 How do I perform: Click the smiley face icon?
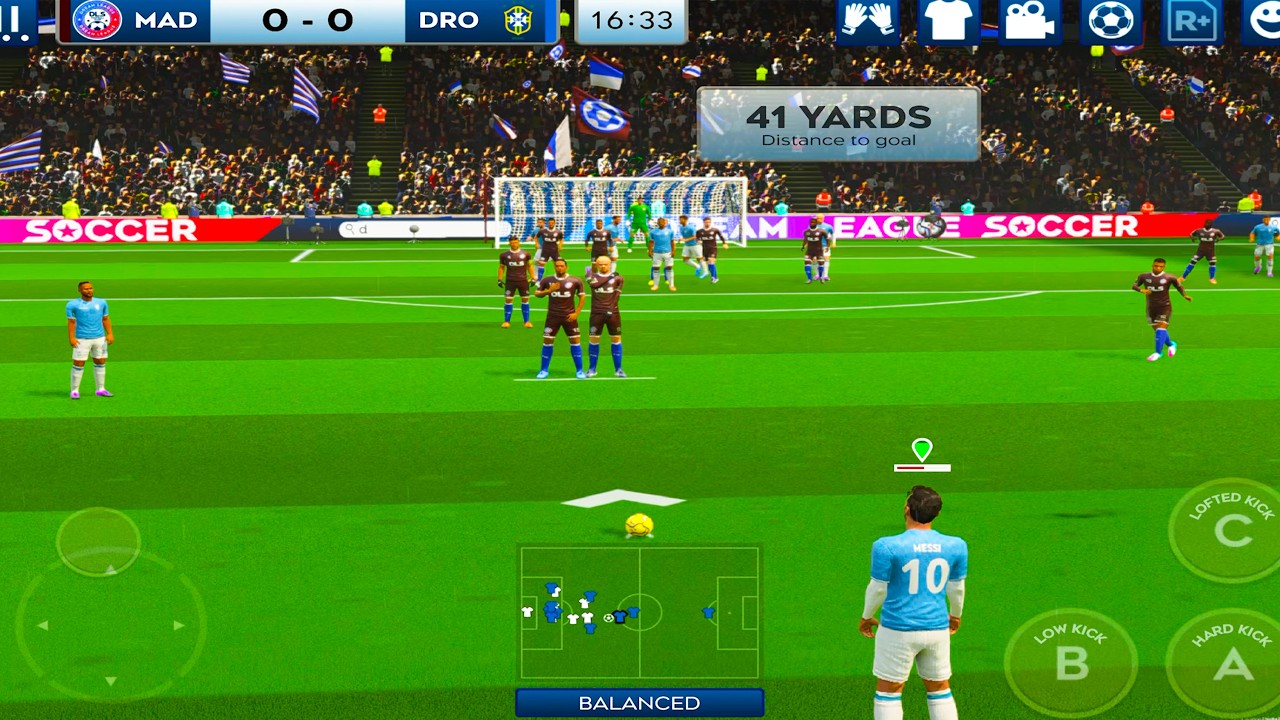pyautogui.click(x=1262, y=21)
